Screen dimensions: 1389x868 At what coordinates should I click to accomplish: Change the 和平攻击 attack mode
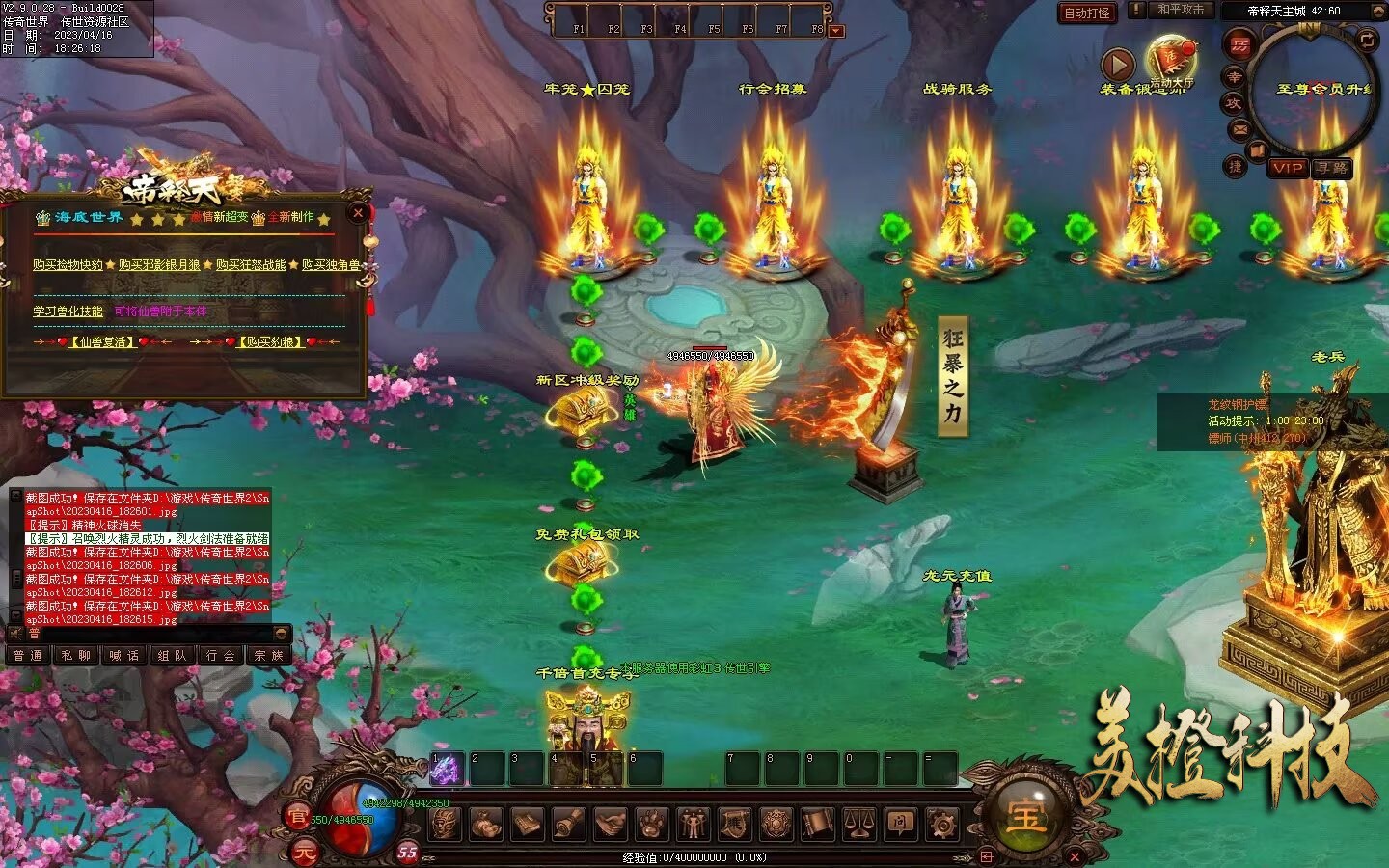pyautogui.click(x=1182, y=10)
